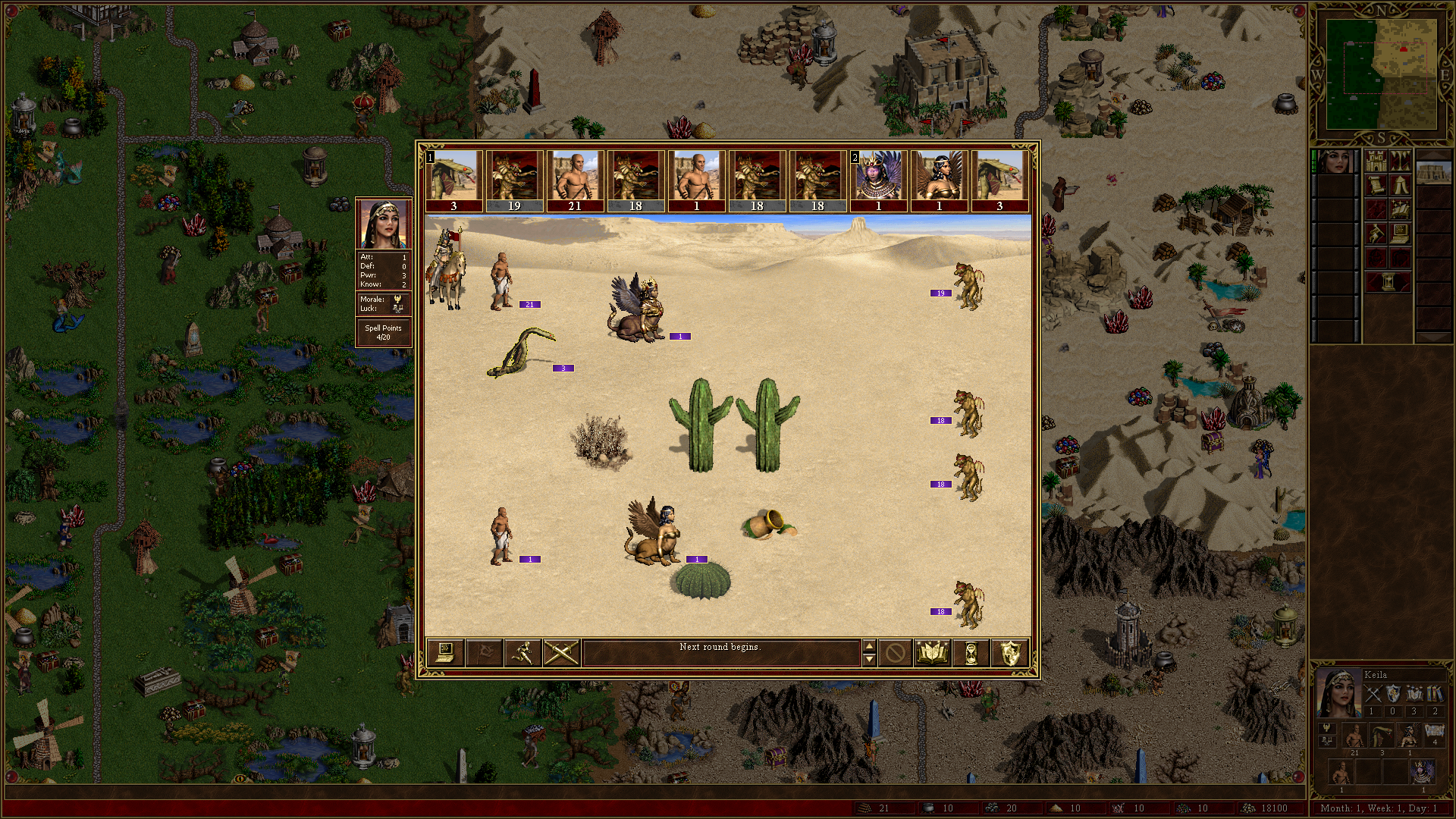Open kingdom overview with the castle icon
The width and height of the screenshot is (1456, 819).
(1376, 161)
